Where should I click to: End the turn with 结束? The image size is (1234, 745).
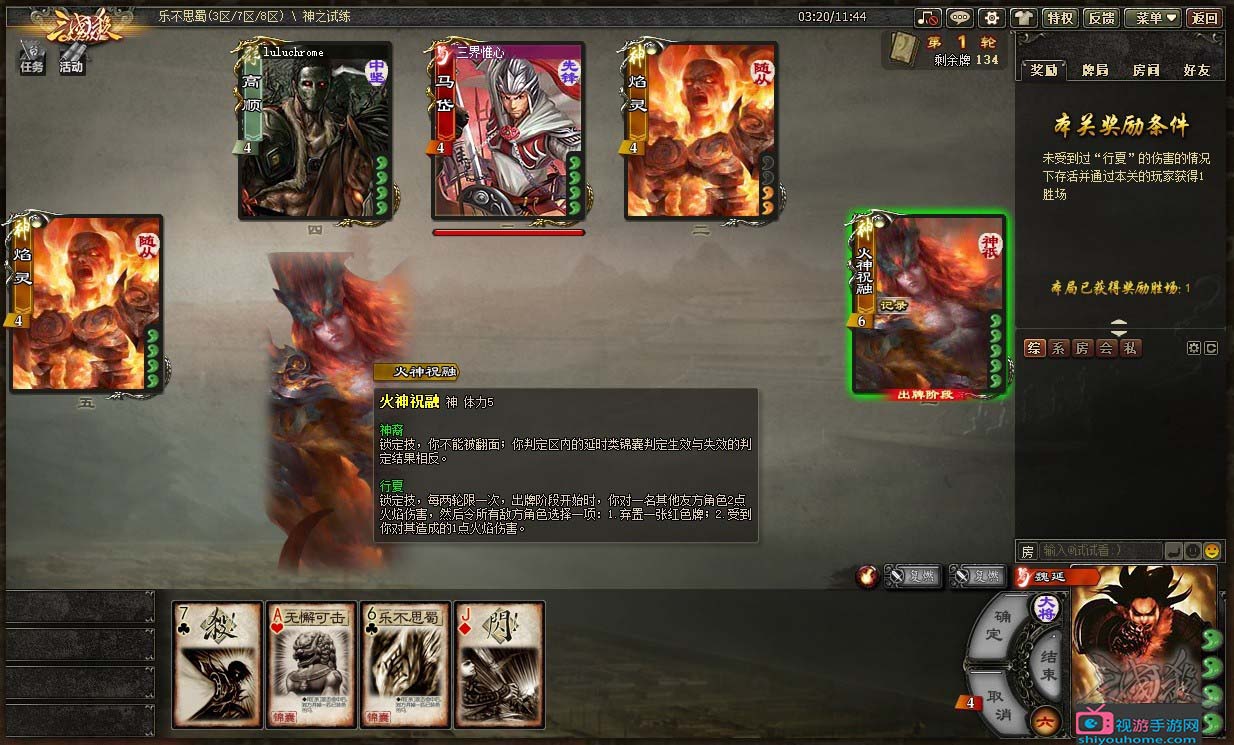1048,663
